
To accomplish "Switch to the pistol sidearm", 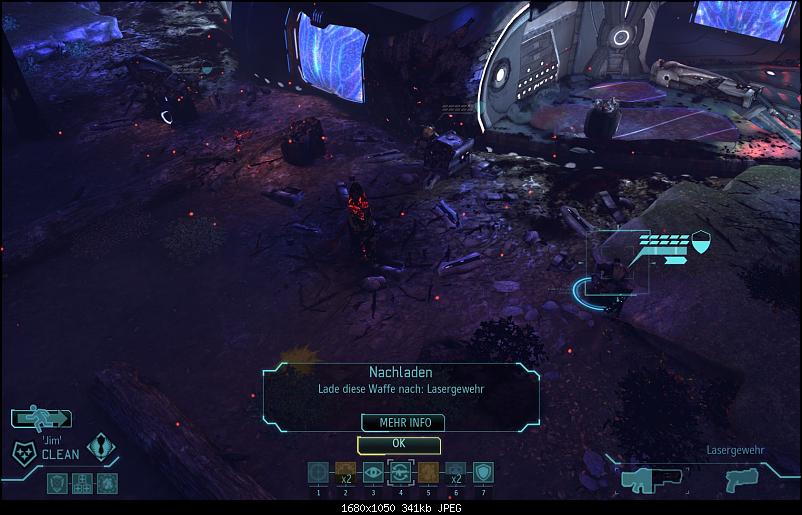I will click(x=742, y=479).
